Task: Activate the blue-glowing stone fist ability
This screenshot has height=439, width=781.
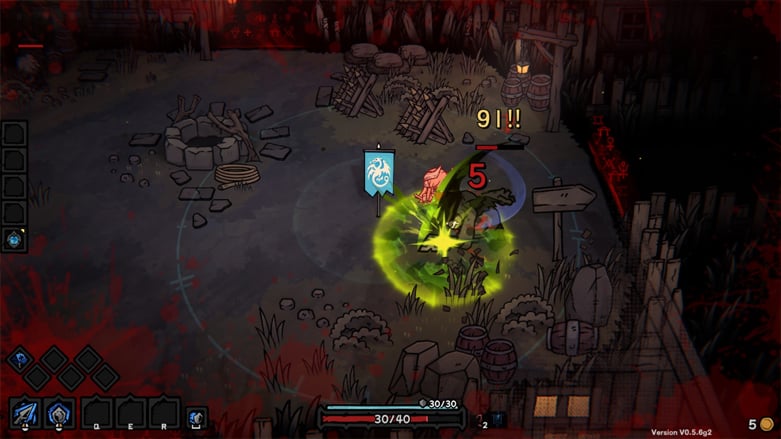Action: (59, 412)
